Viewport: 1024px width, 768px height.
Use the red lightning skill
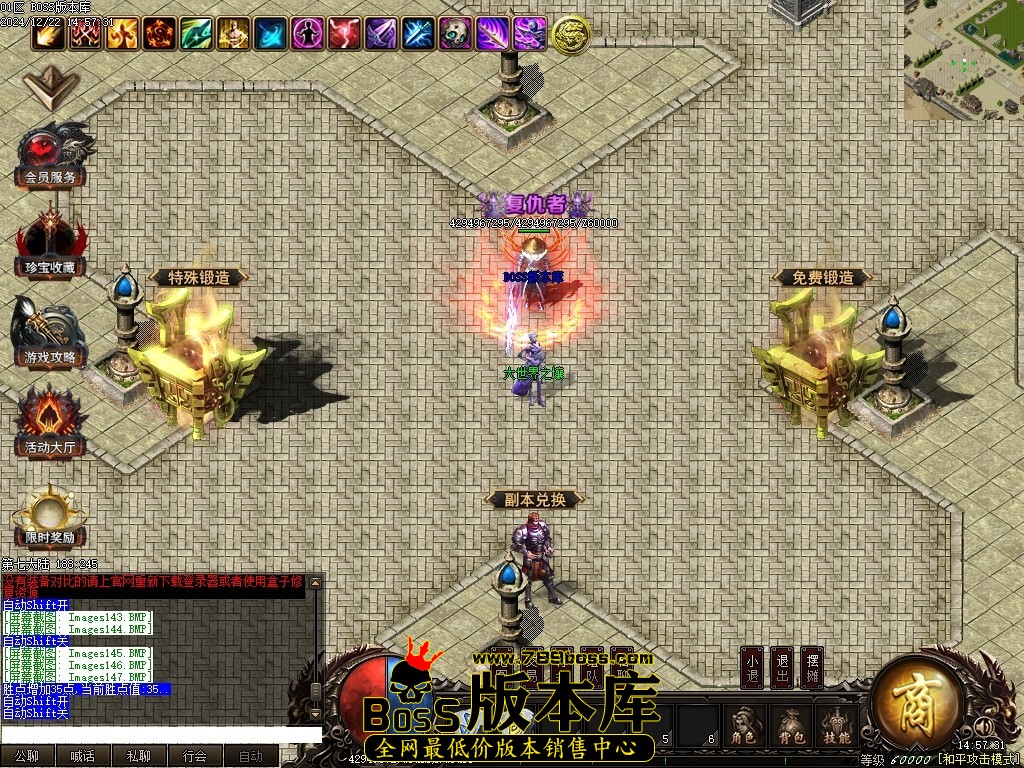[x=344, y=34]
